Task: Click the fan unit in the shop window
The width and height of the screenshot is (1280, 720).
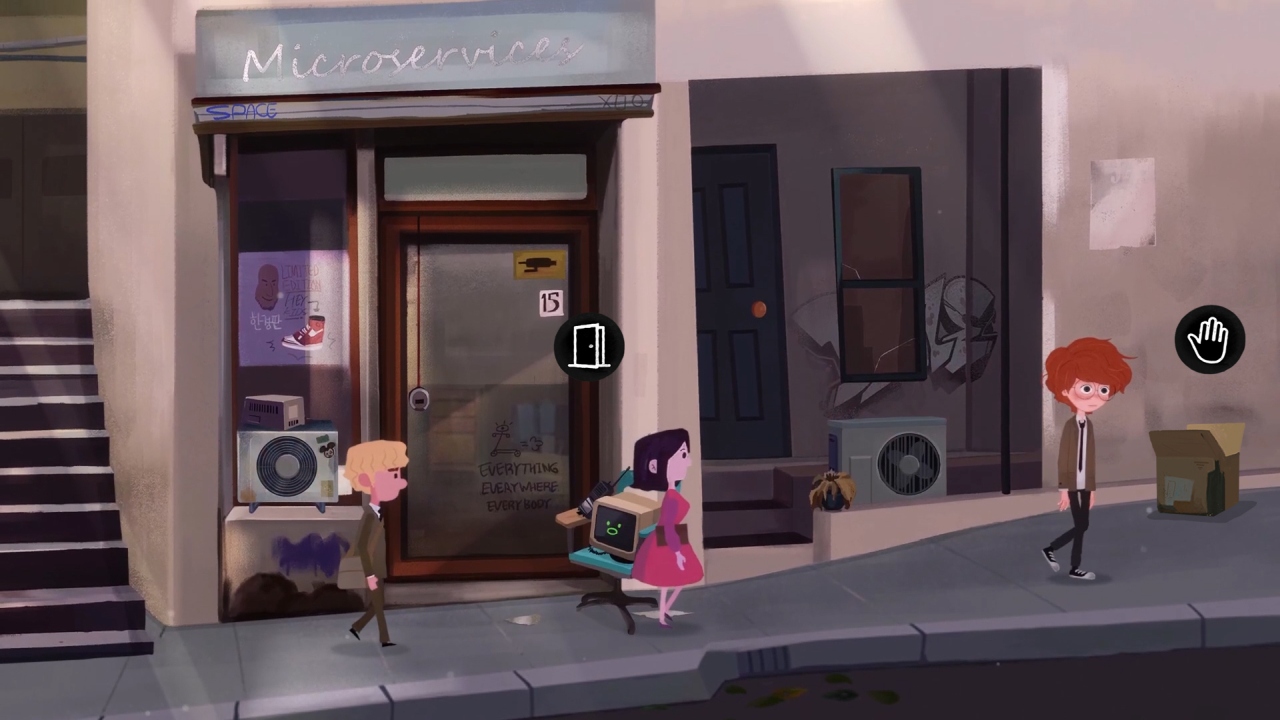Action: click(288, 463)
